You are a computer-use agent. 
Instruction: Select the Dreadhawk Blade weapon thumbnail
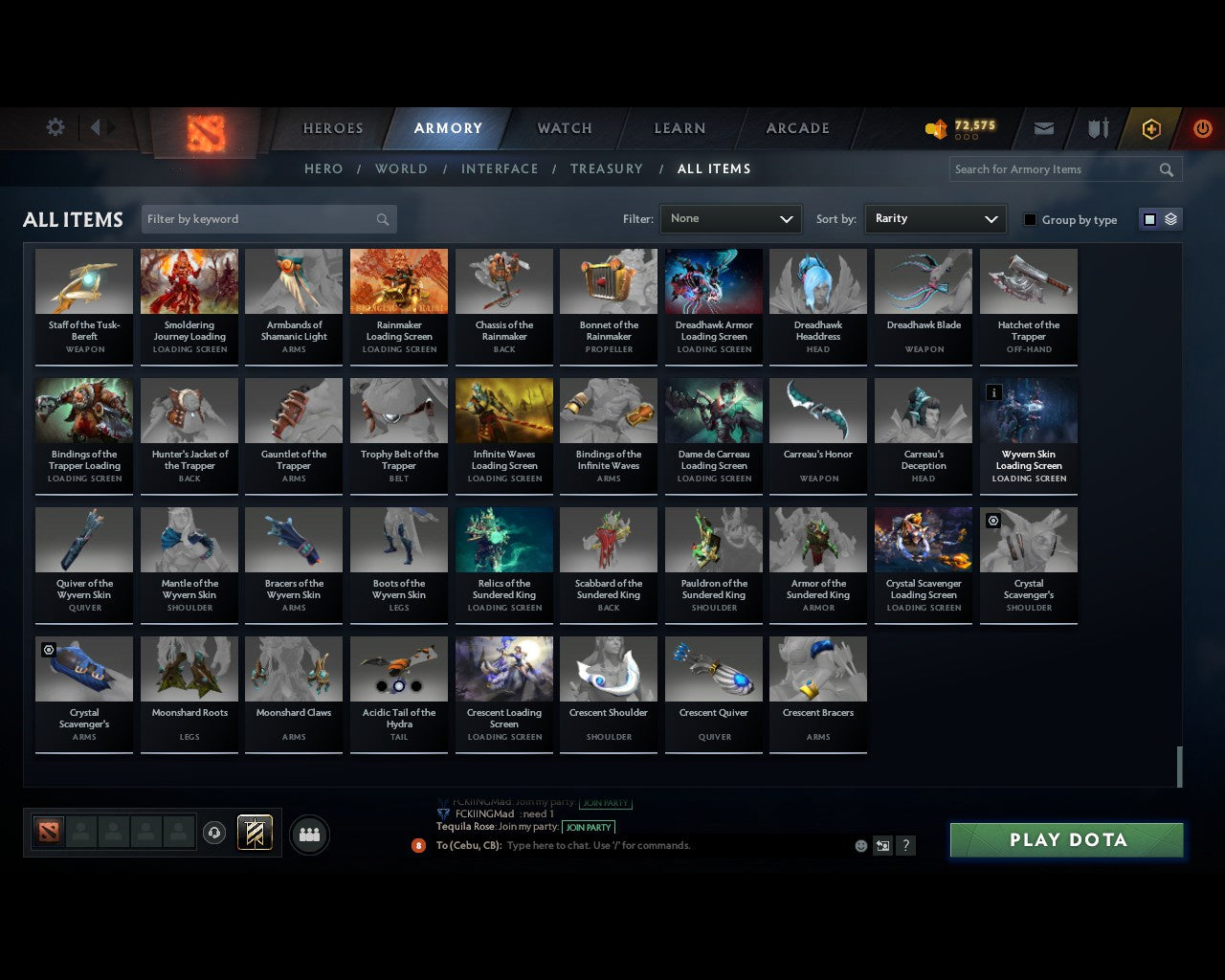923,280
